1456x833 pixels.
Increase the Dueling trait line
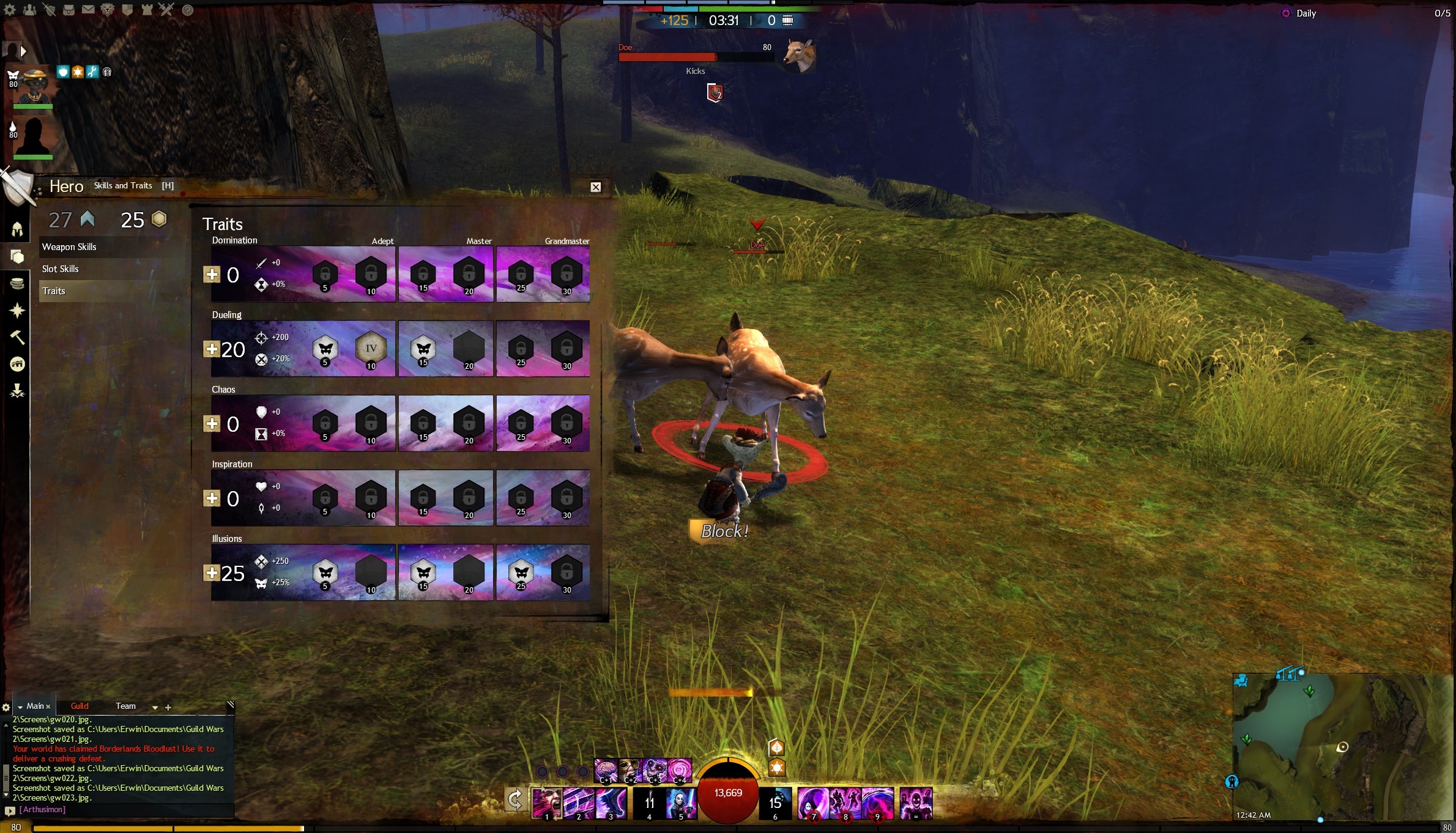click(212, 349)
